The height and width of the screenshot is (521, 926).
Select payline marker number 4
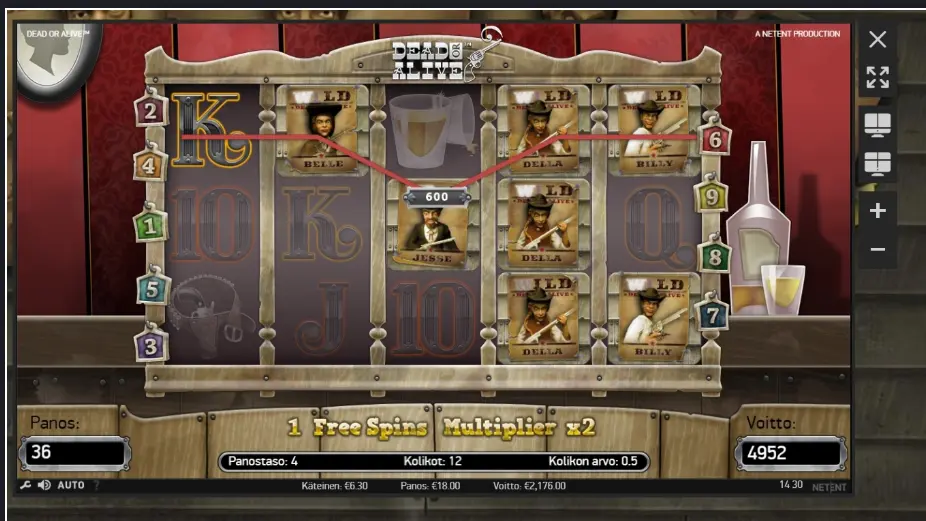point(149,165)
